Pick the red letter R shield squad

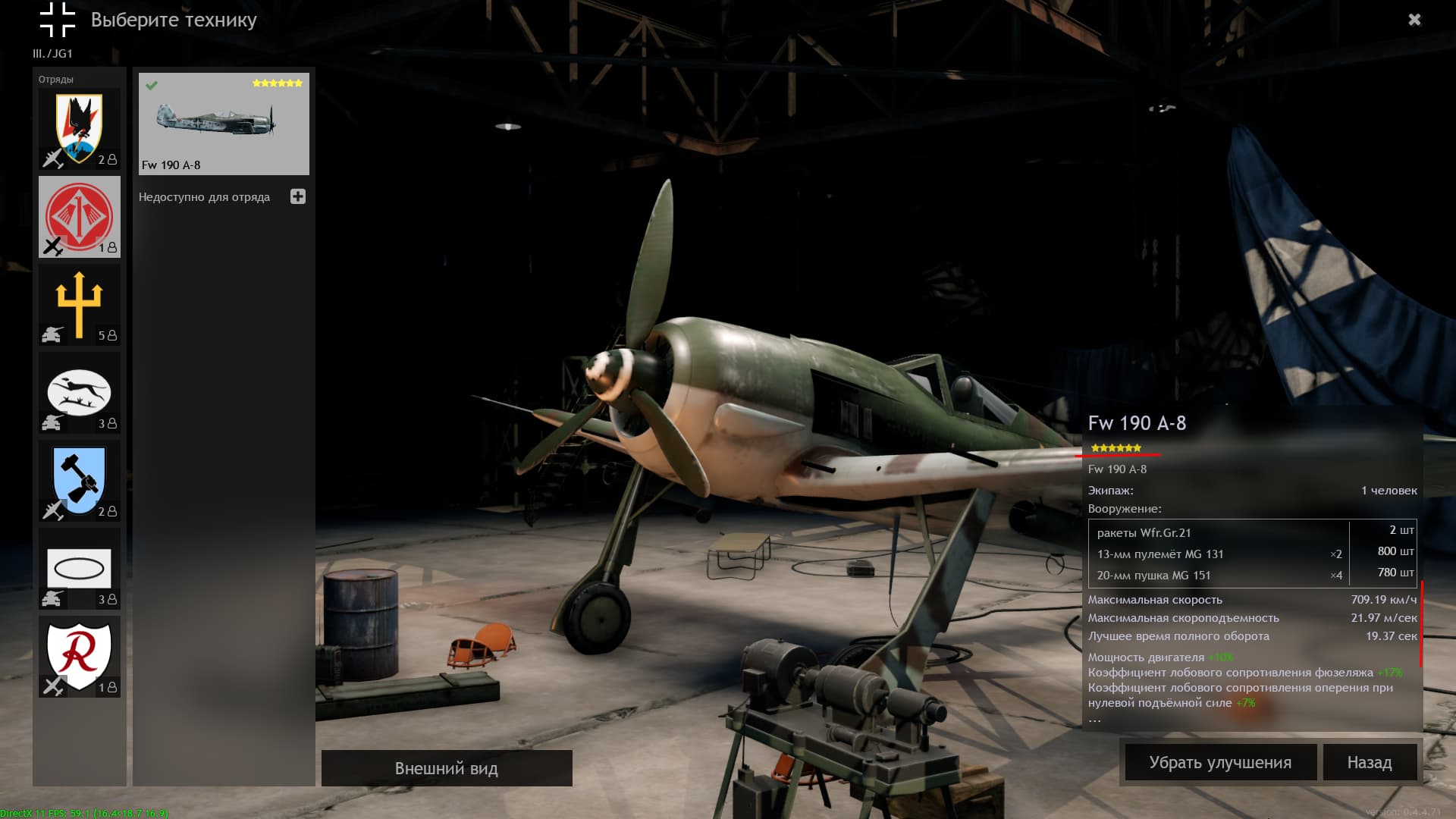(x=80, y=657)
